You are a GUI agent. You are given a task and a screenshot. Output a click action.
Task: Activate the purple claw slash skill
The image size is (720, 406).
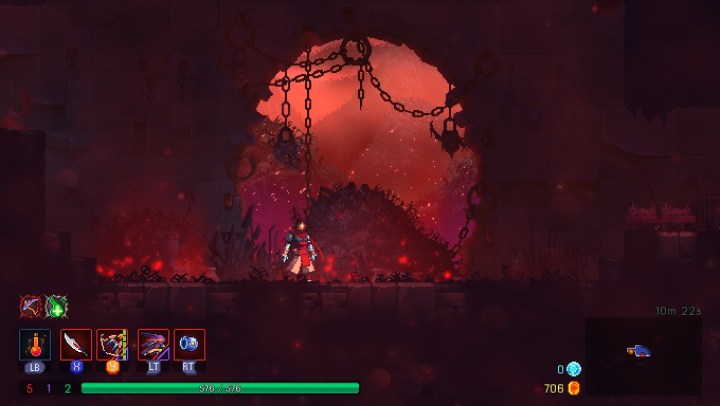click(153, 344)
